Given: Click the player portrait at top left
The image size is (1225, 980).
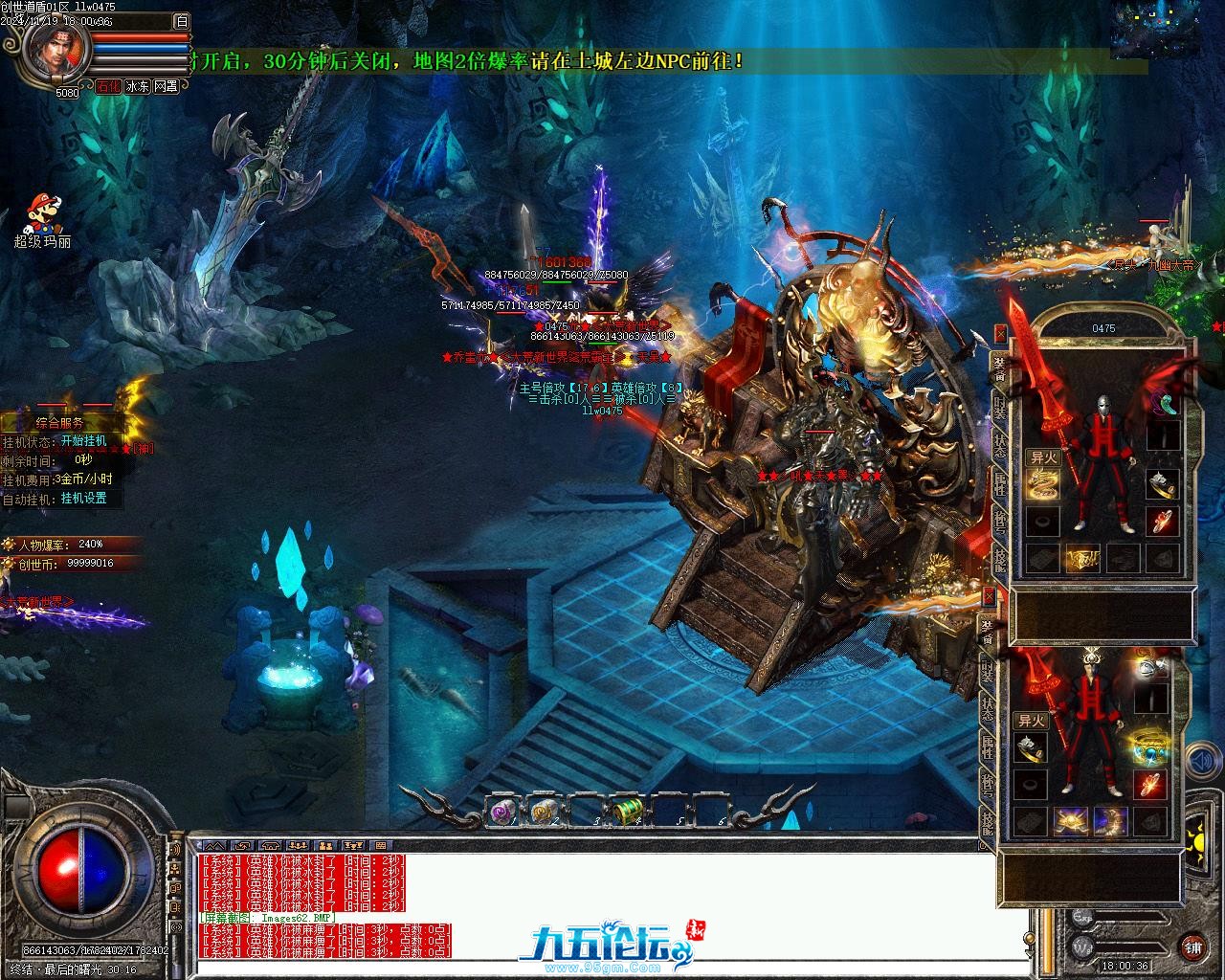Looking at the screenshot, I should (x=57, y=48).
